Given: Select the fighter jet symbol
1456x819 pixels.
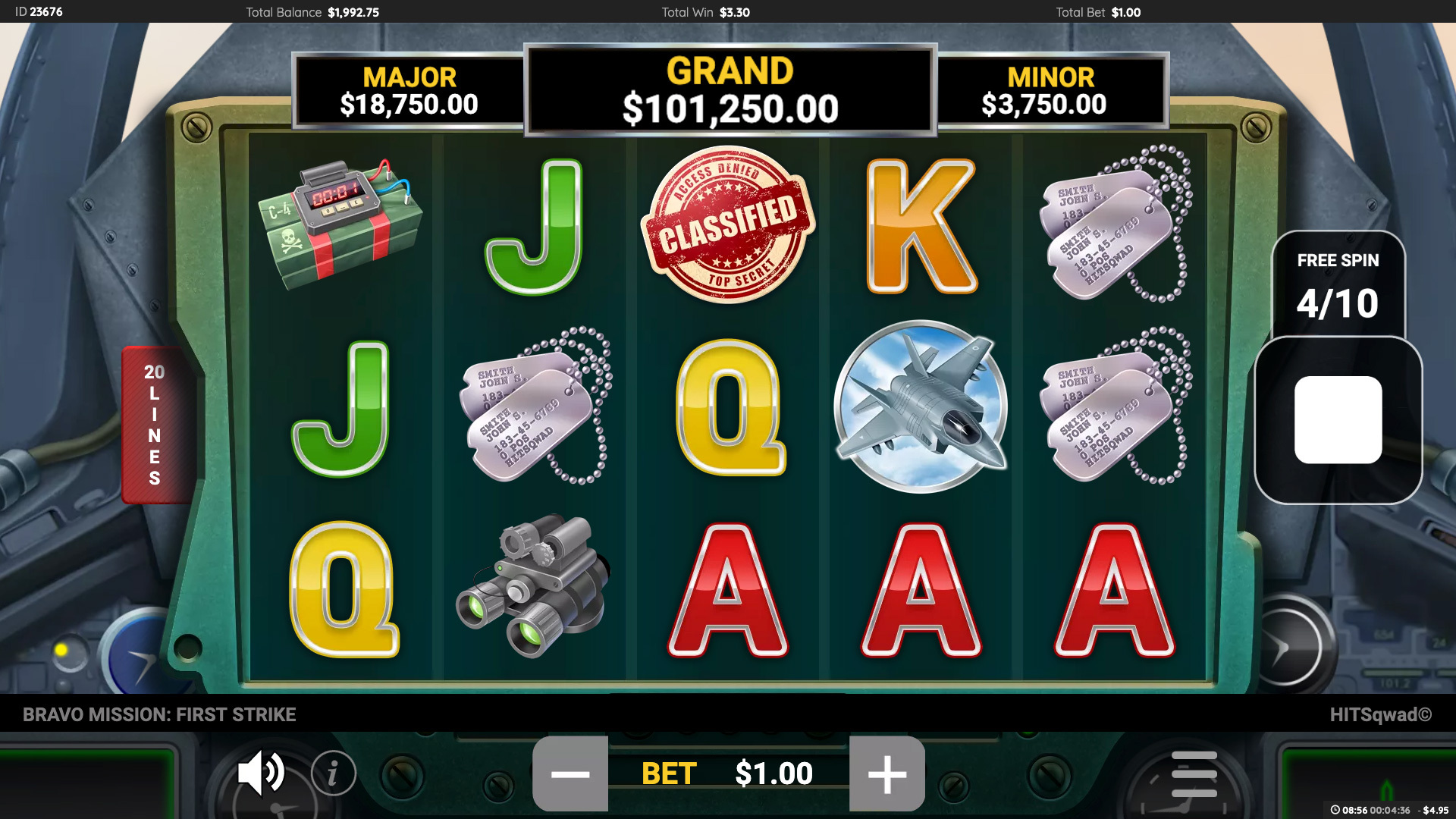Looking at the screenshot, I should [921, 406].
